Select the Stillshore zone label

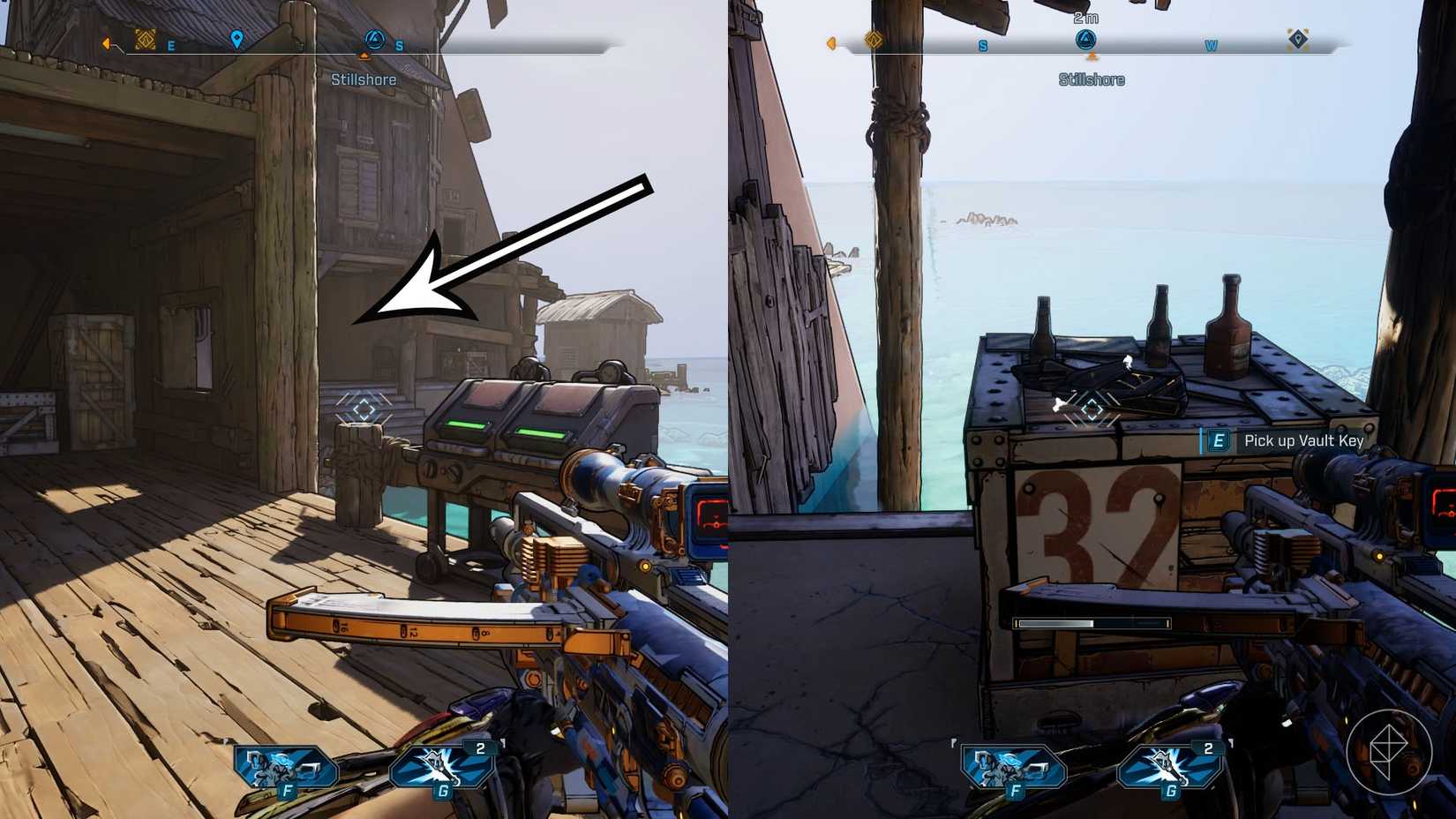[x=1091, y=79]
